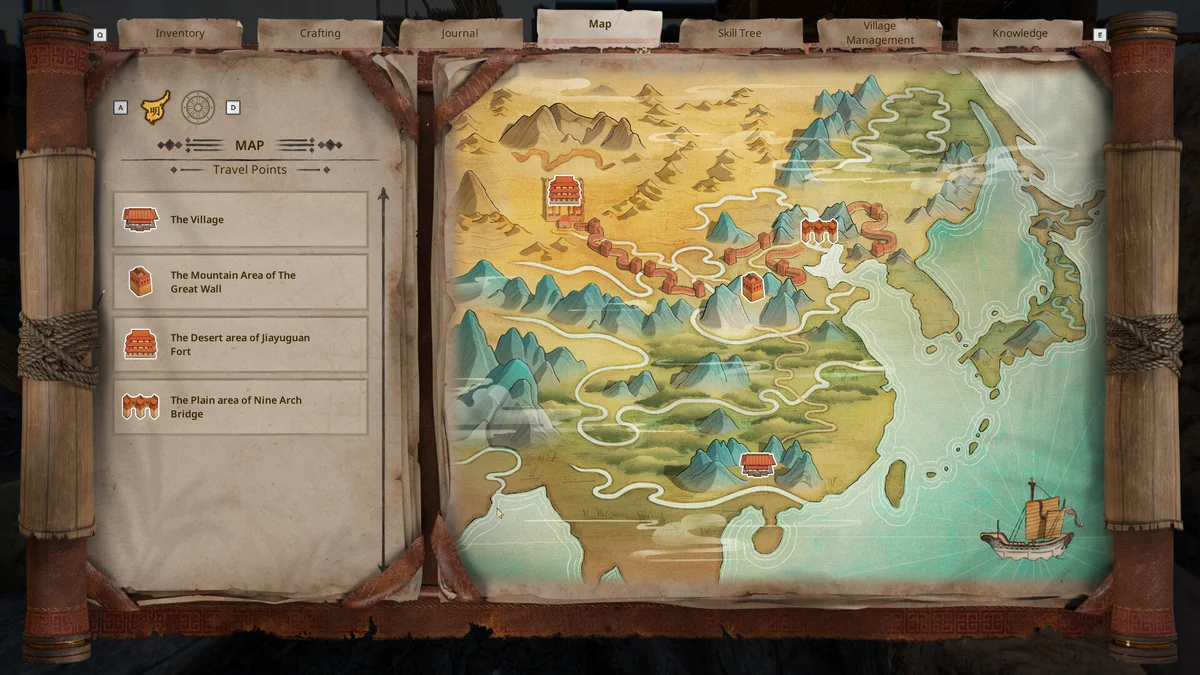Screen dimensions: 1200x675
Task: Switch to the Inventory tab
Action: tap(180, 33)
